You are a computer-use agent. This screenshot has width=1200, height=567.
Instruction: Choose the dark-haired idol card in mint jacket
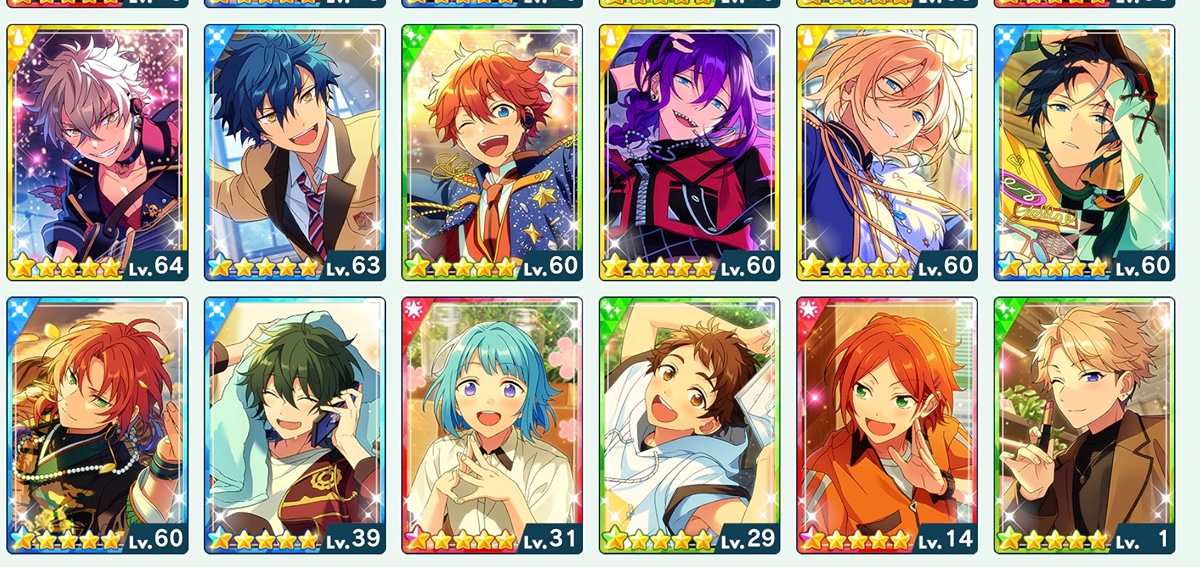tap(1084, 152)
